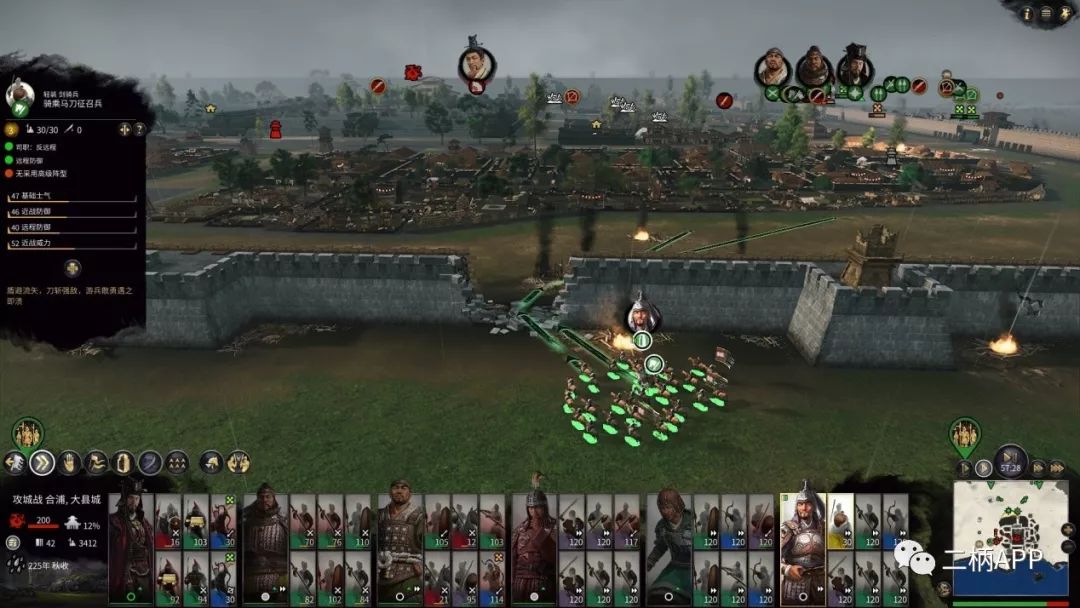Select the highlighted yellow unit card

point(840,522)
